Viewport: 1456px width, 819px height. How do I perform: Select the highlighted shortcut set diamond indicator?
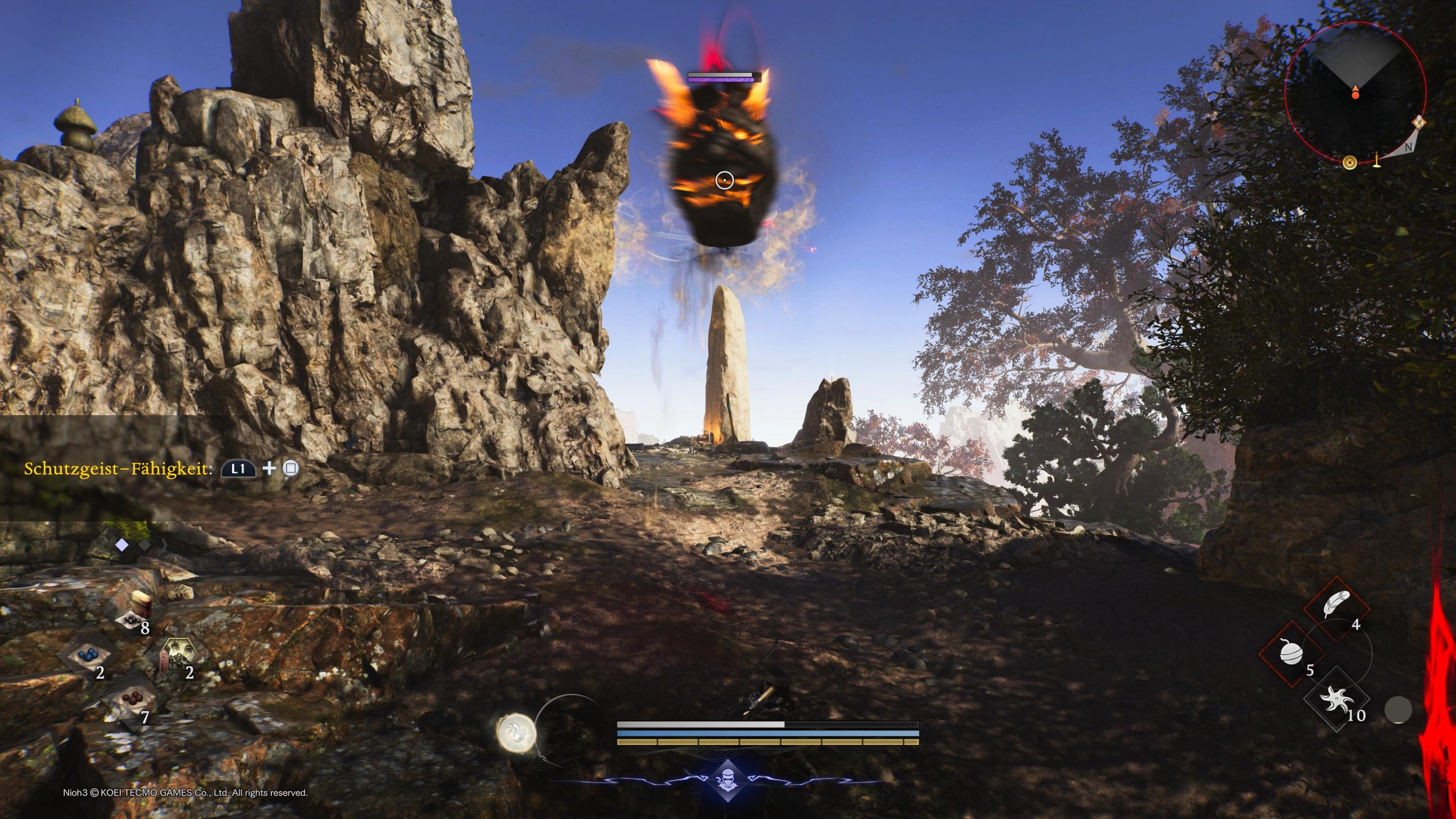tap(122, 545)
